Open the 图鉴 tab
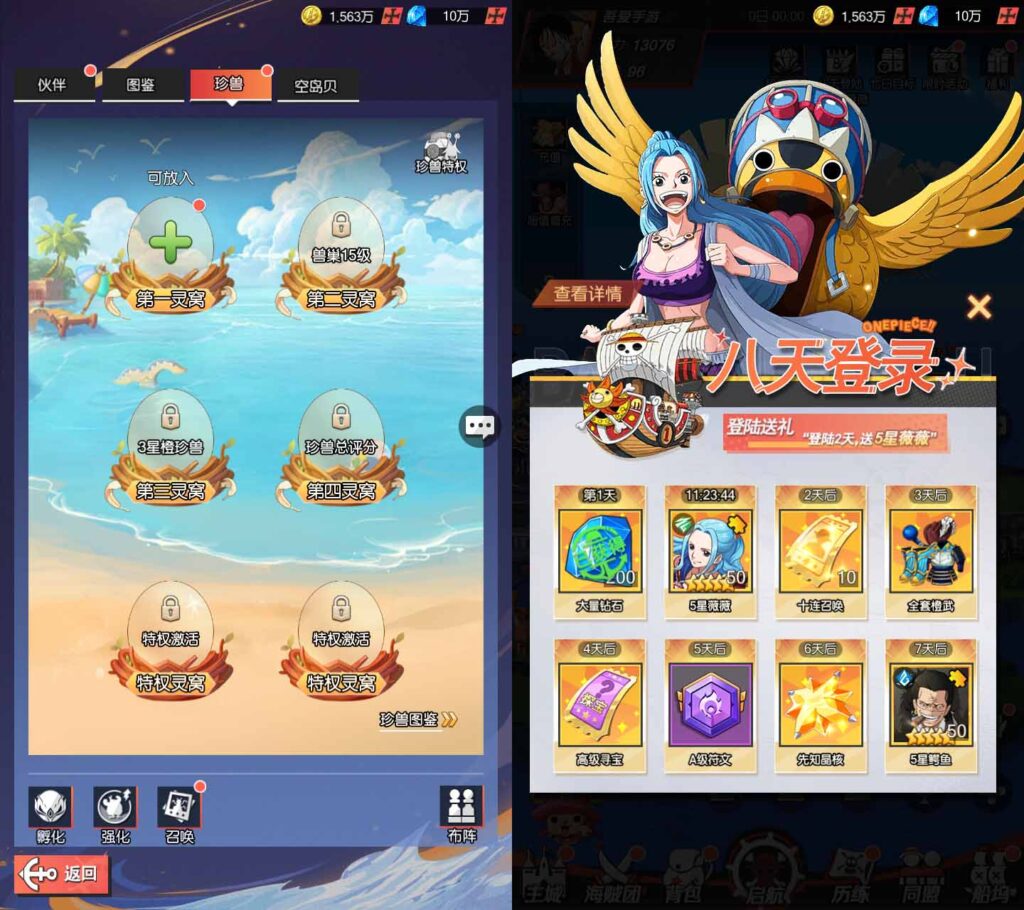1024x910 pixels. point(141,85)
